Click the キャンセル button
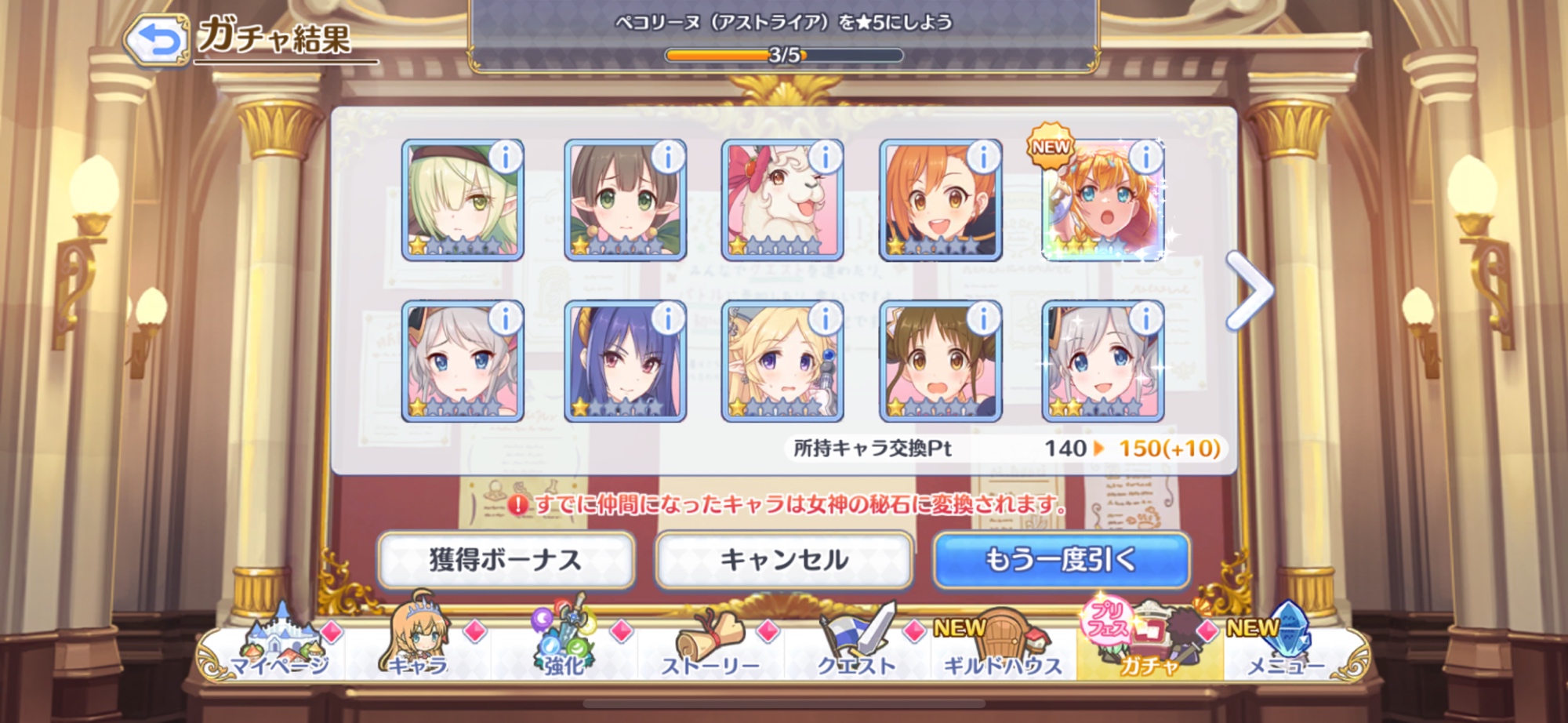 point(784,560)
